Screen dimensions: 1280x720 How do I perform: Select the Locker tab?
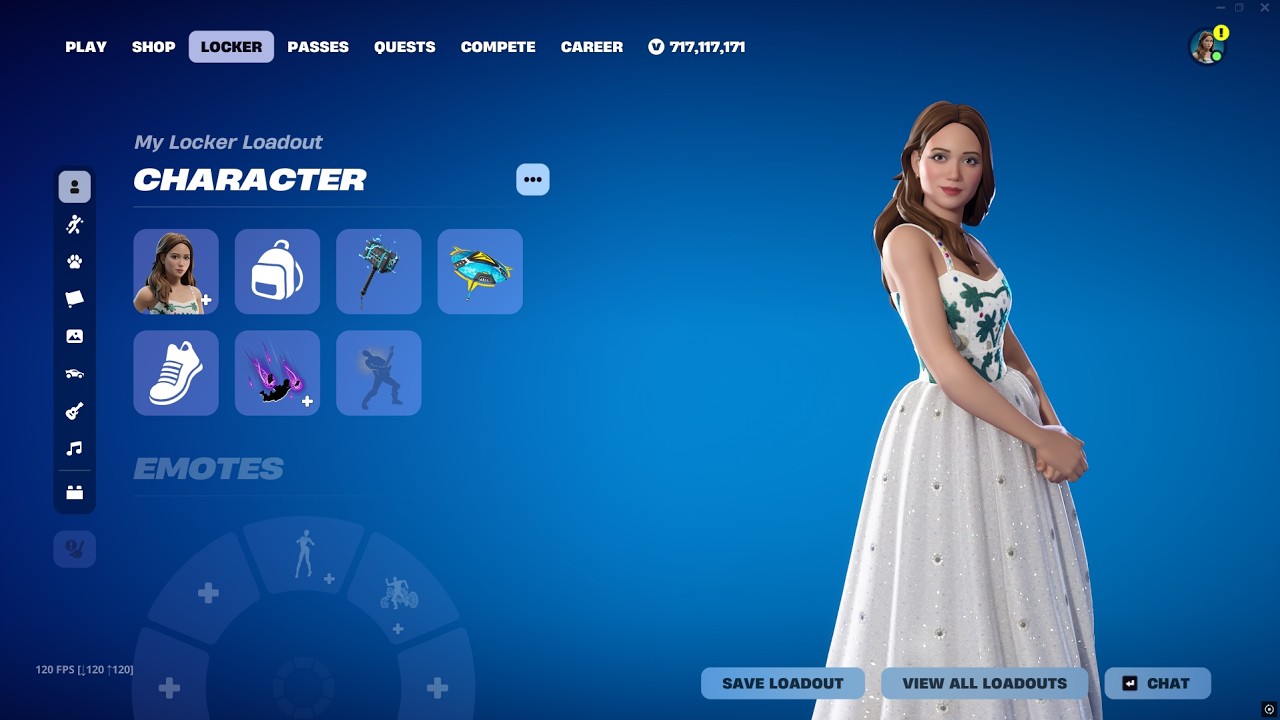[x=231, y=47]
